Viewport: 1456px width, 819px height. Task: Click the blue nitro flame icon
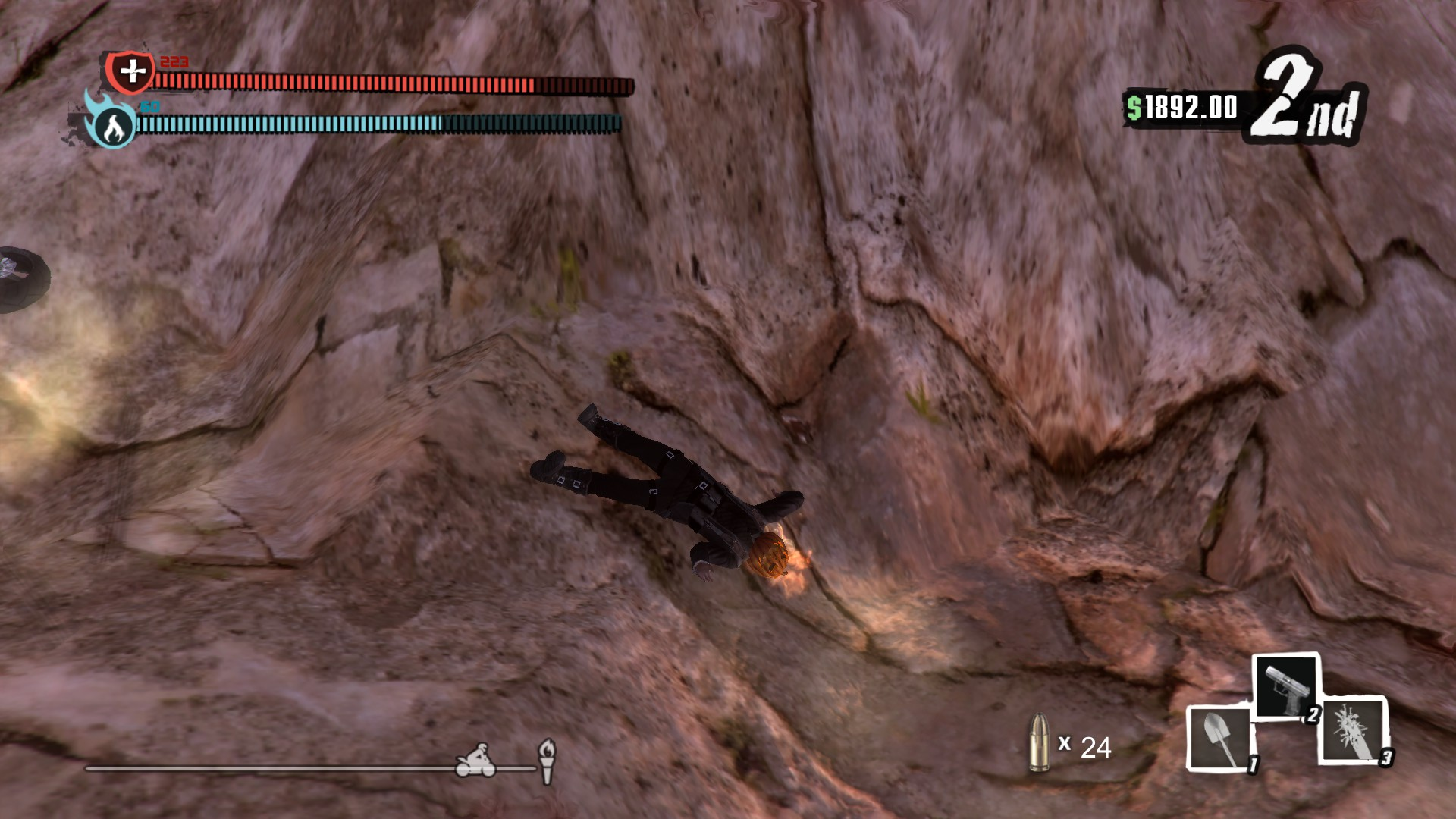coord(111,125)
